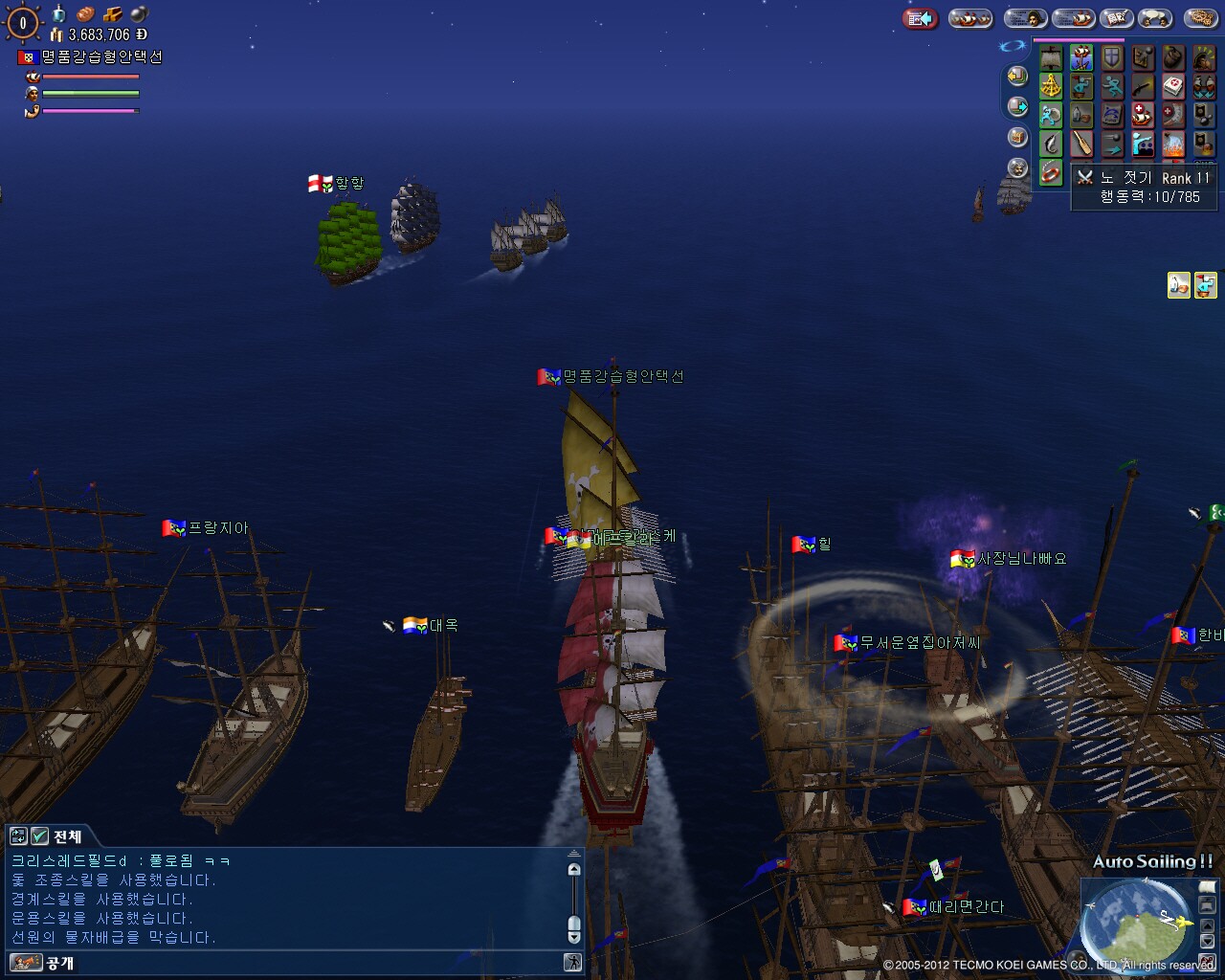This screenshot has height=980, width=1225.
Task: Click the 공개 chat channel megaphone button
Action: [x=26, y=962]
